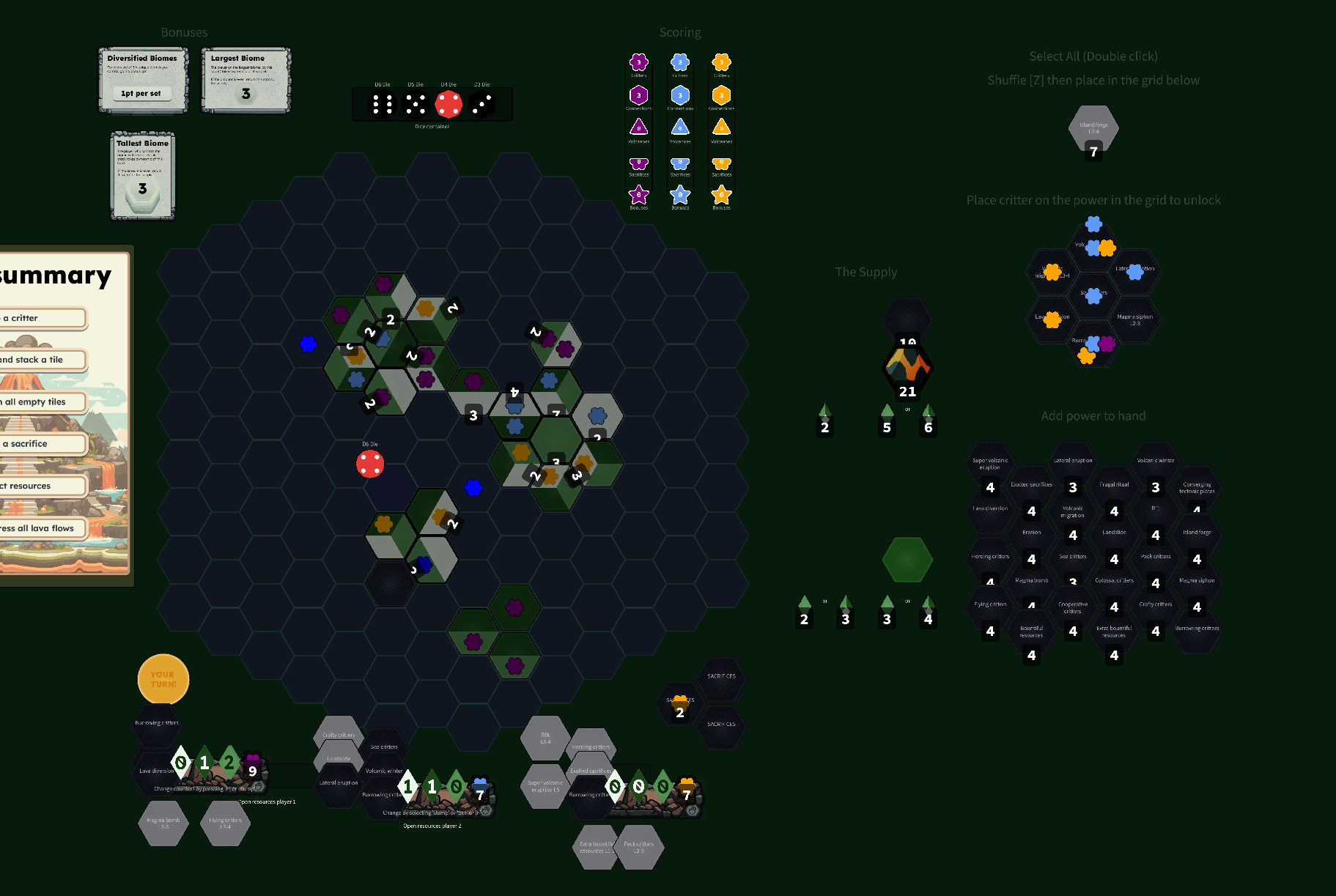The width and height of the screenshot is (1336, 896).
Task: Select the Largest Biome bonus card
Action: [246, 80]
